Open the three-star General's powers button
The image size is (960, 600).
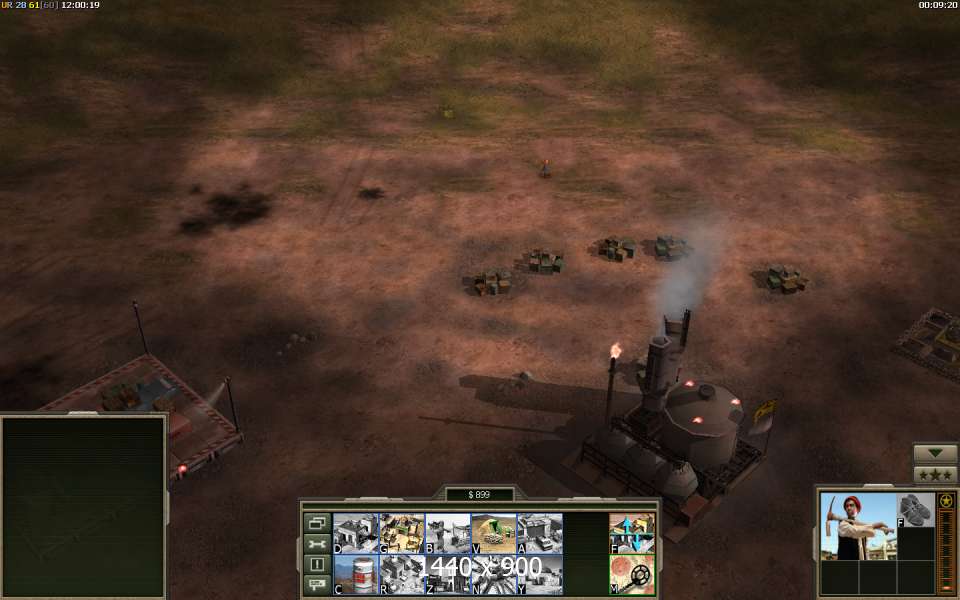[x=935, y=474]
